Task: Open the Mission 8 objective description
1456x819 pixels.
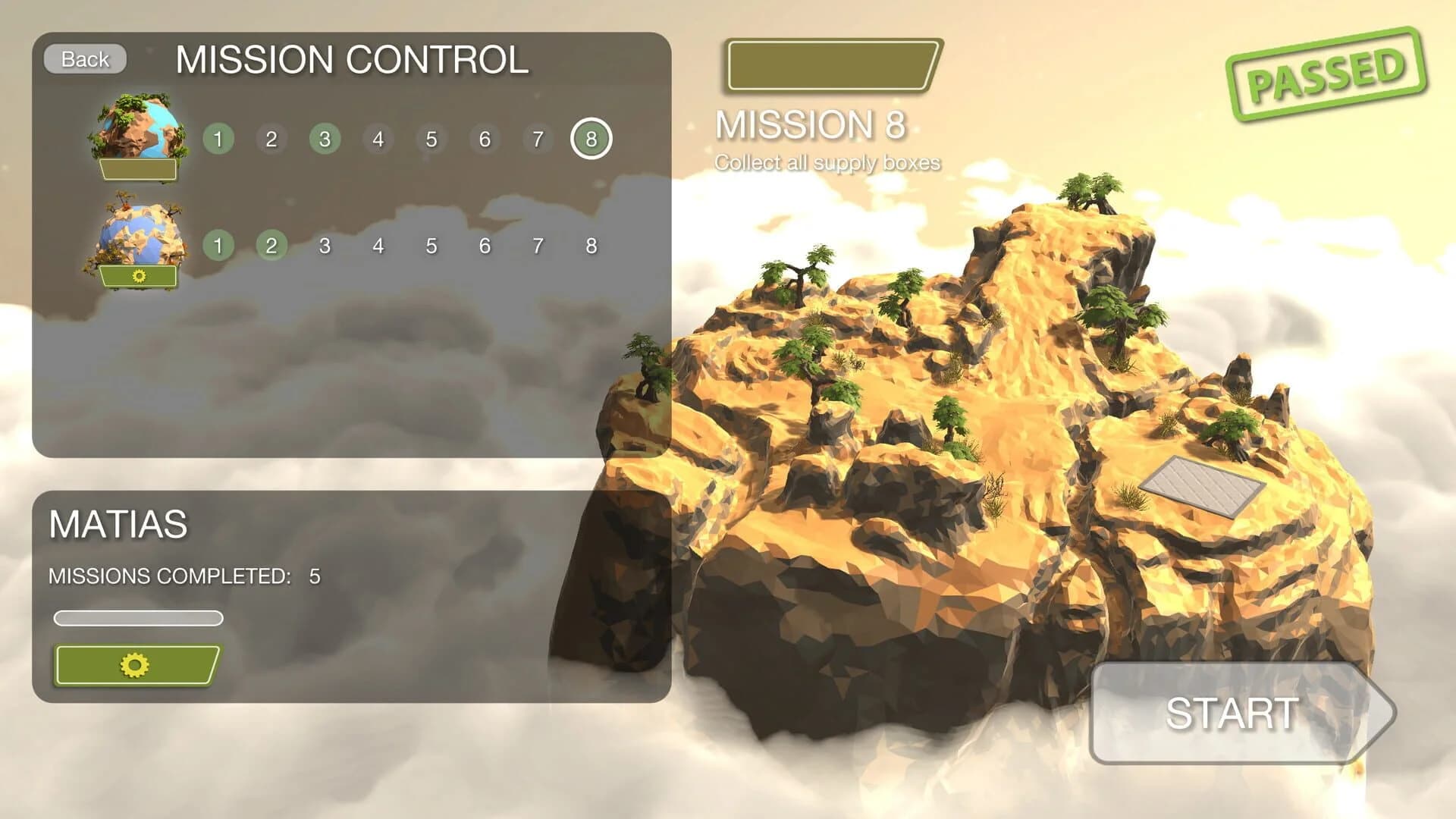Action: [828, 161]
